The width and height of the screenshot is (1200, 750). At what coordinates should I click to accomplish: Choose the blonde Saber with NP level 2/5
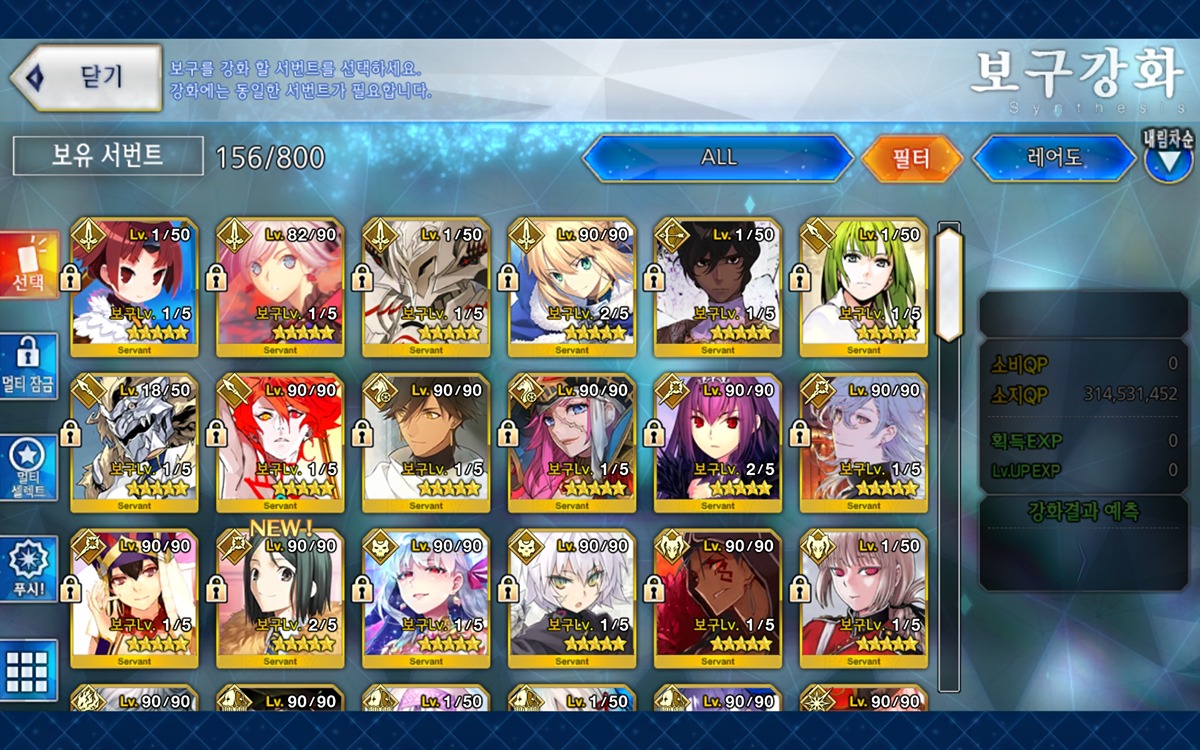pyautogui.click(x=572, y=287)
